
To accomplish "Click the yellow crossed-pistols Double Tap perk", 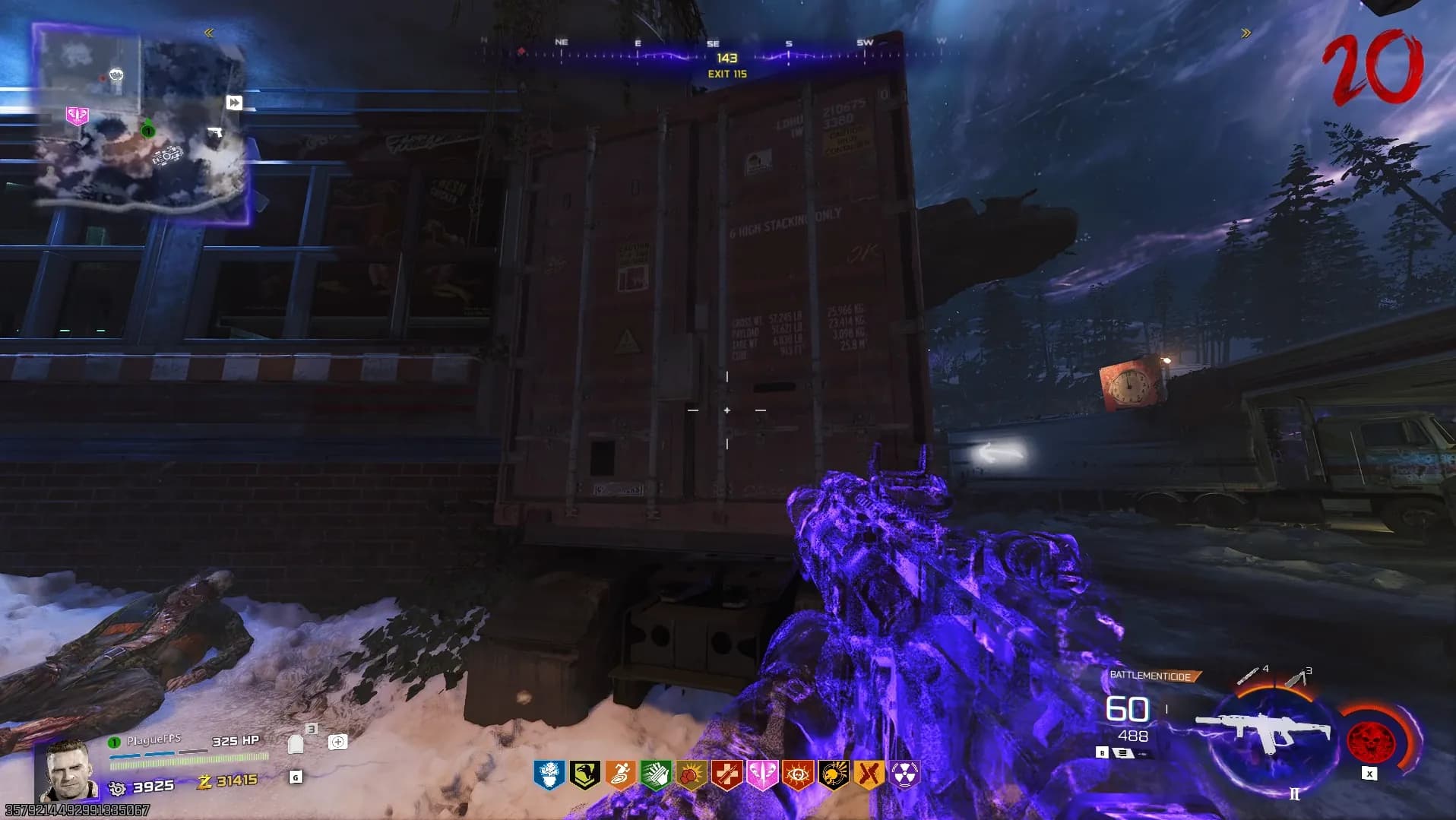I will [x=869, y=774].
